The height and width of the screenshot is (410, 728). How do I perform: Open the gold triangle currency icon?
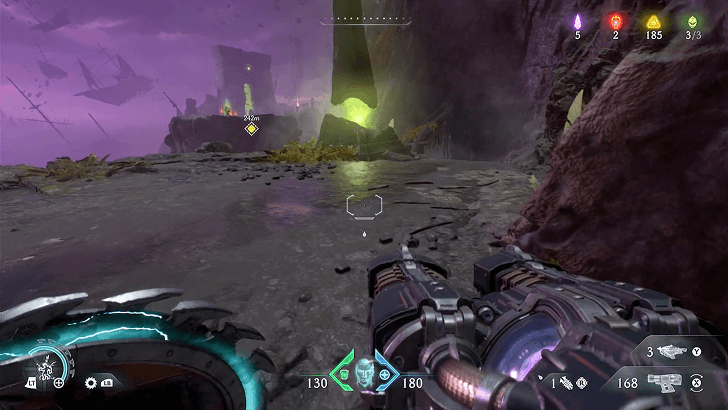[x=653, y=21]
